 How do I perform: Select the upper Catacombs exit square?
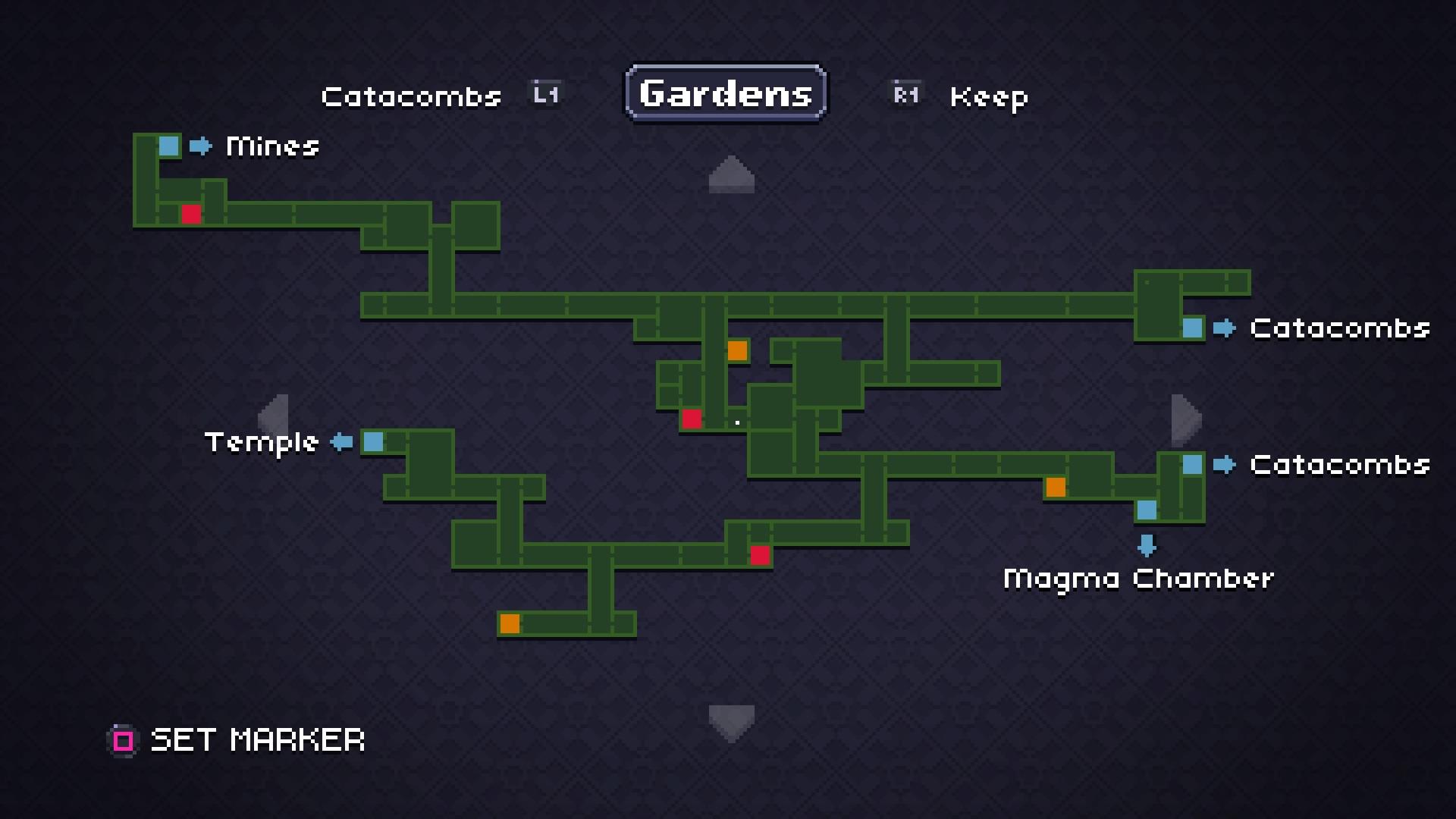1194,329
